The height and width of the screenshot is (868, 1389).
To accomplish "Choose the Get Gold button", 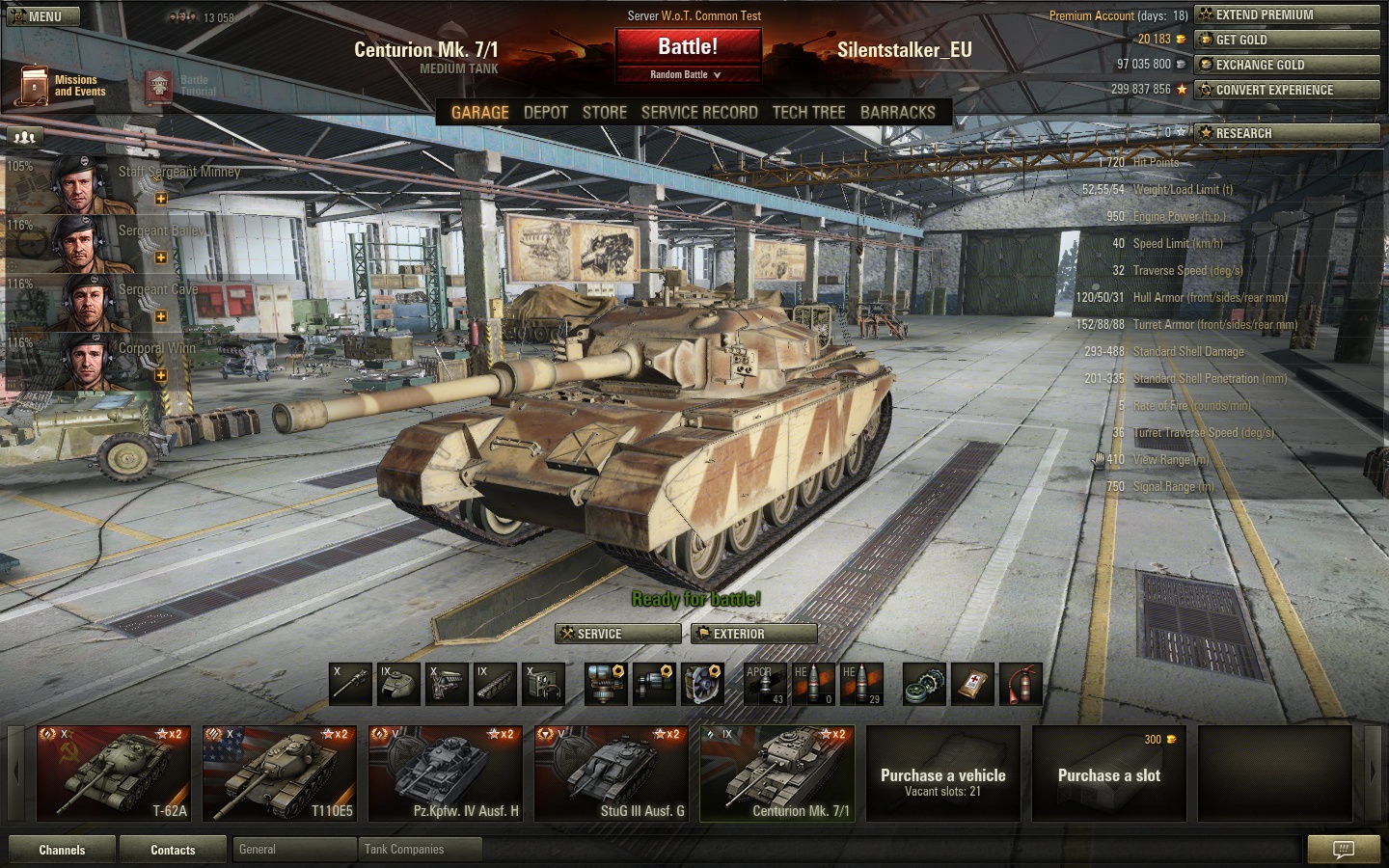I will pyautogui.click(x=1287, y=40).
